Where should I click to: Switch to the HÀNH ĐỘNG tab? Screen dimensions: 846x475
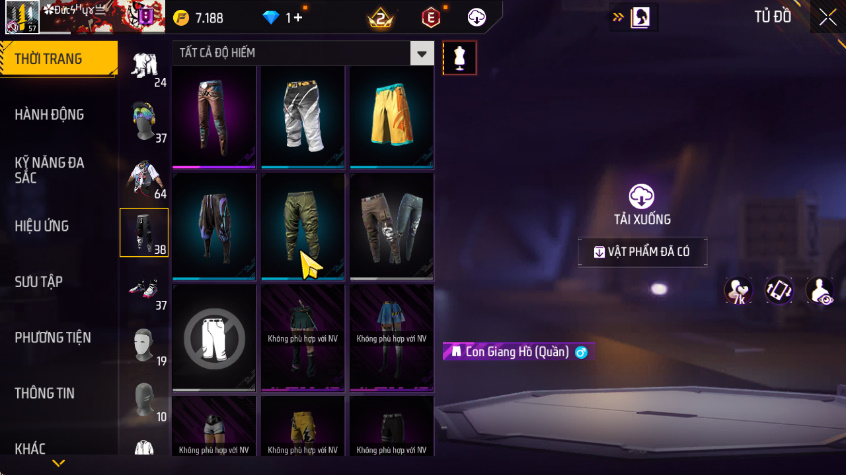(50, 115)
